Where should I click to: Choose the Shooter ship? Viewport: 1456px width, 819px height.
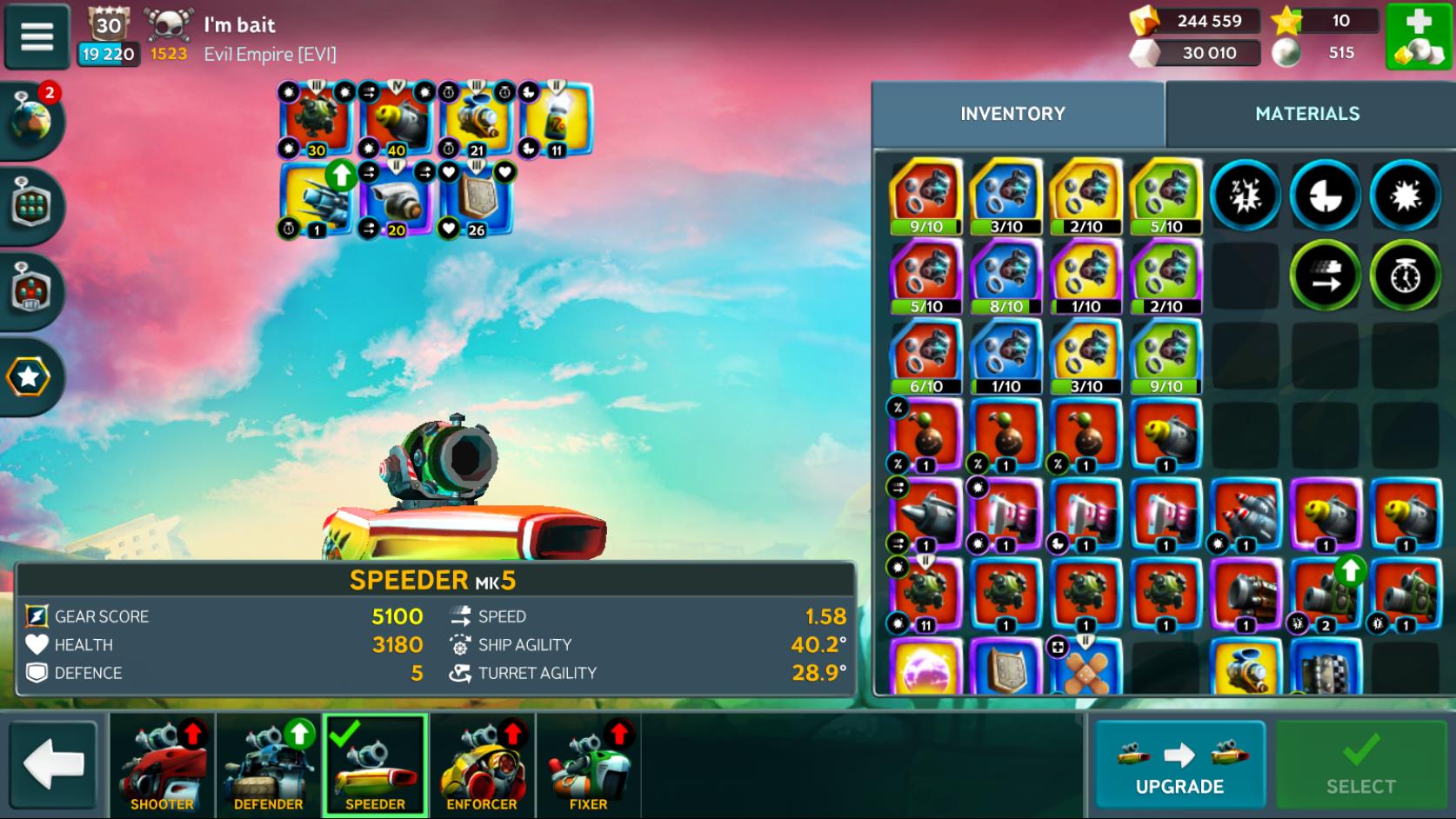click(163, 765)
